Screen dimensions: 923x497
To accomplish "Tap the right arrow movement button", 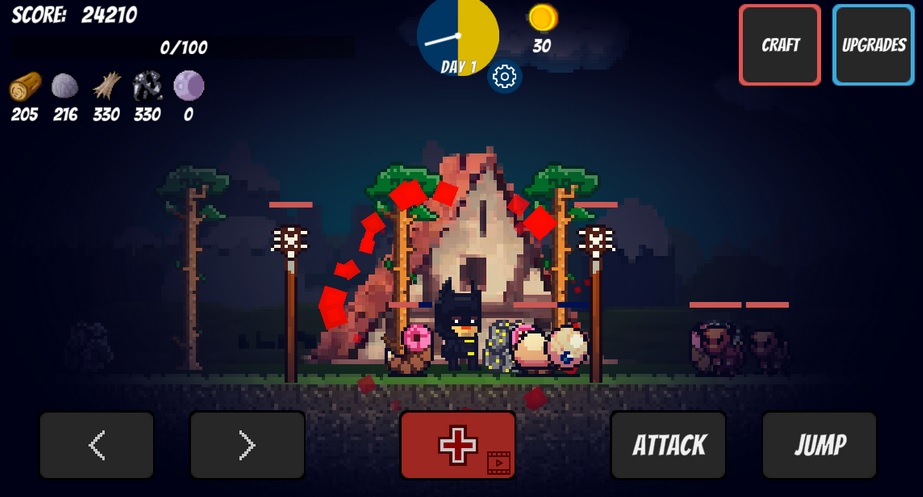I will coord(247,445).
